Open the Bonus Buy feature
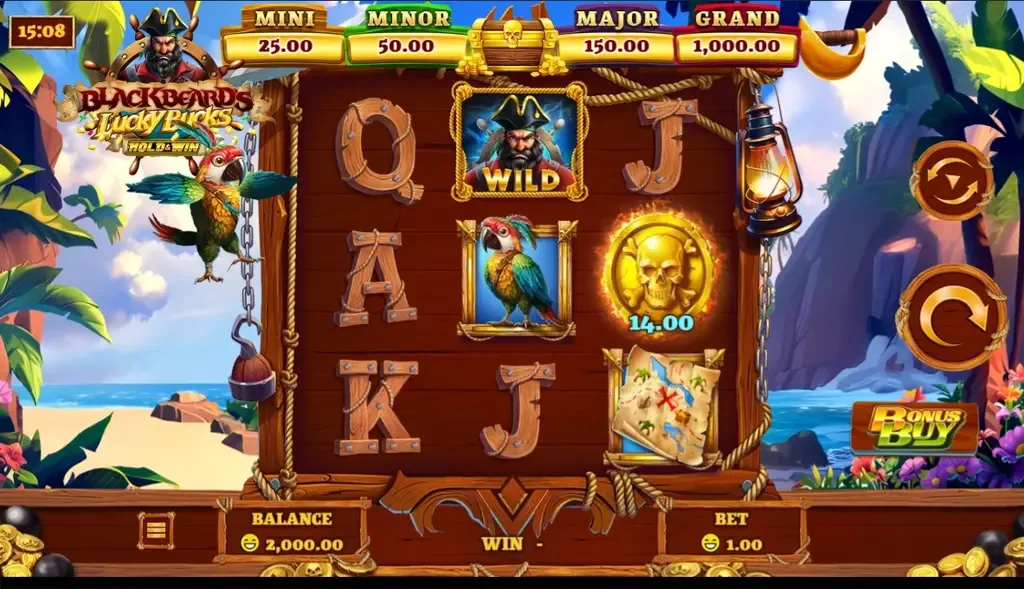The height and width of the screenshot is (589, 1024). [914, 427]
